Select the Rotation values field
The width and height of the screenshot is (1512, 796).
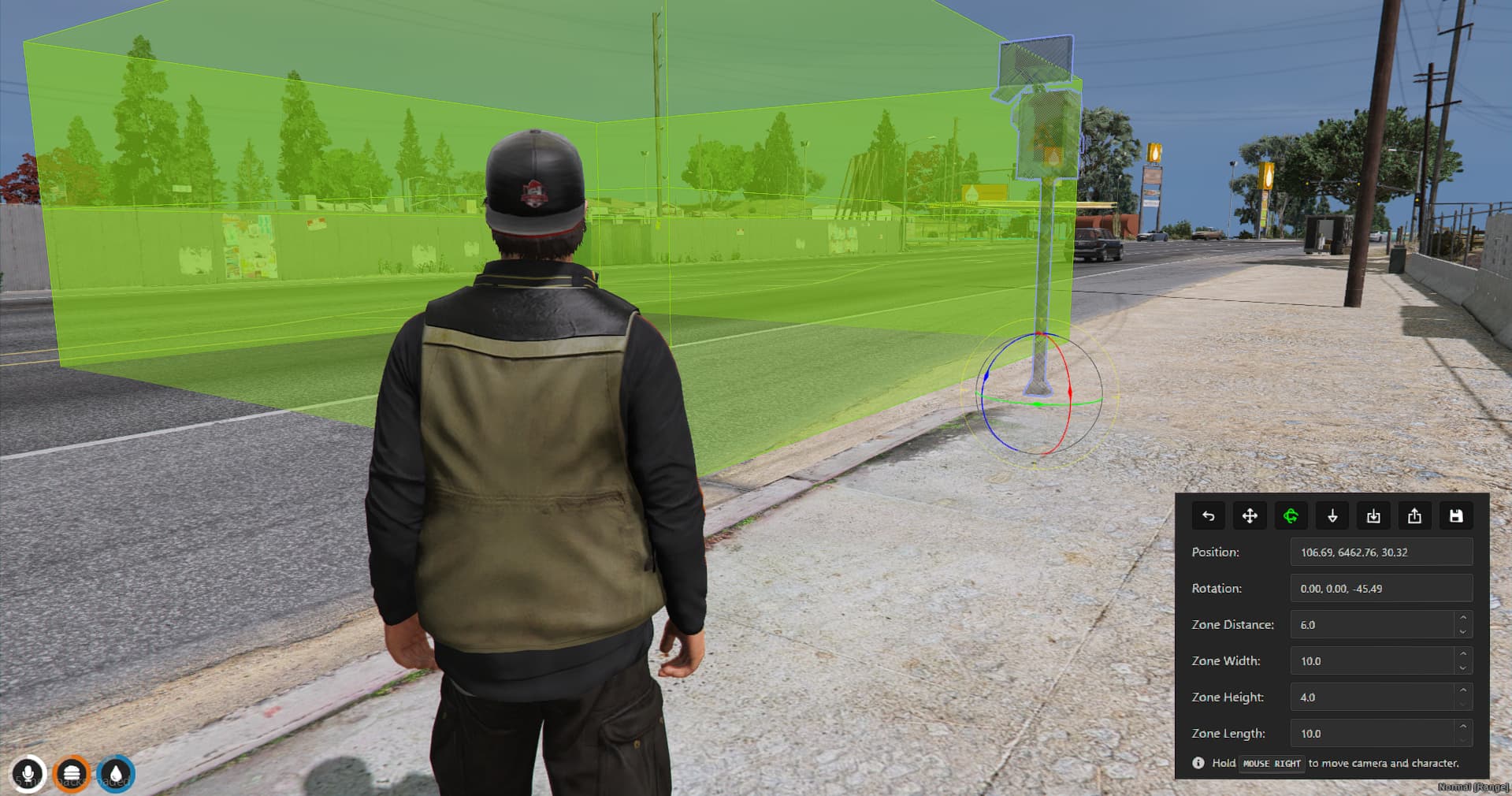tap(1380, 588)
